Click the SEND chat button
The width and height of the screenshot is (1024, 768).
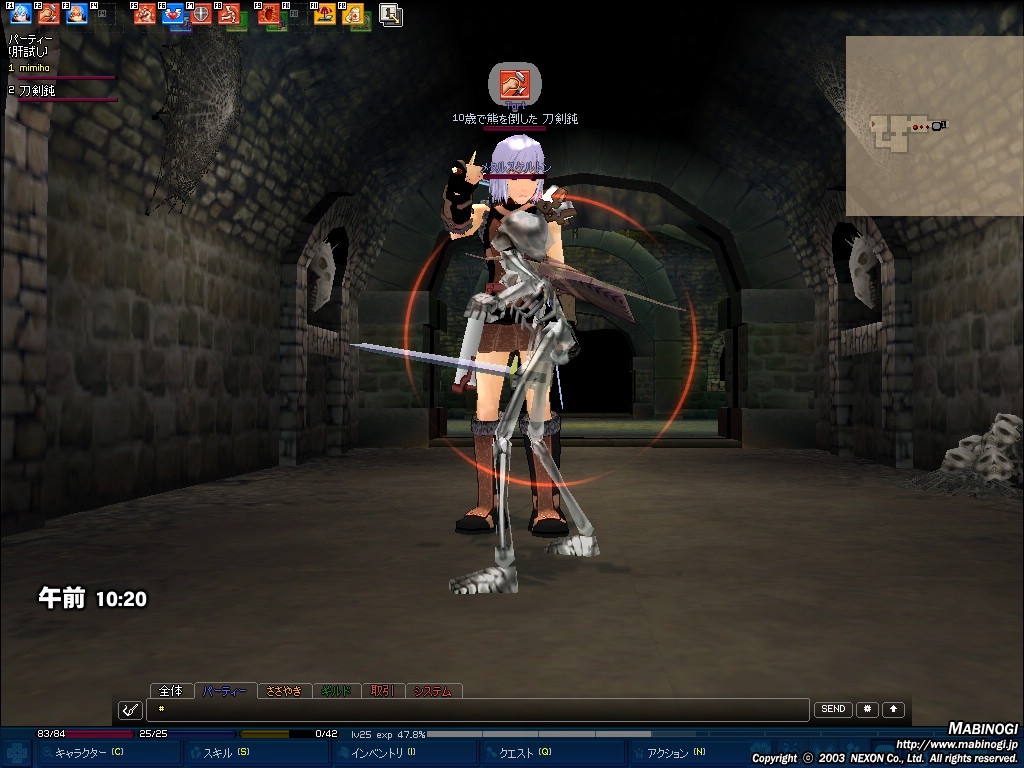pyautogui.click(x=833, y=709)
